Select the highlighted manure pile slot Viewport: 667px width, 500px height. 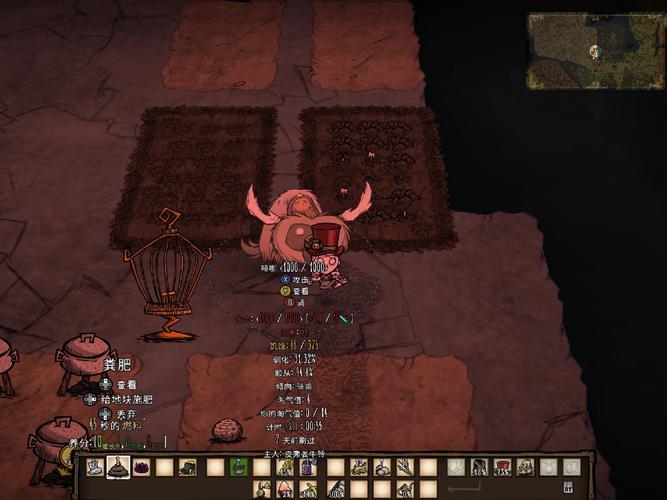[118, 467]
